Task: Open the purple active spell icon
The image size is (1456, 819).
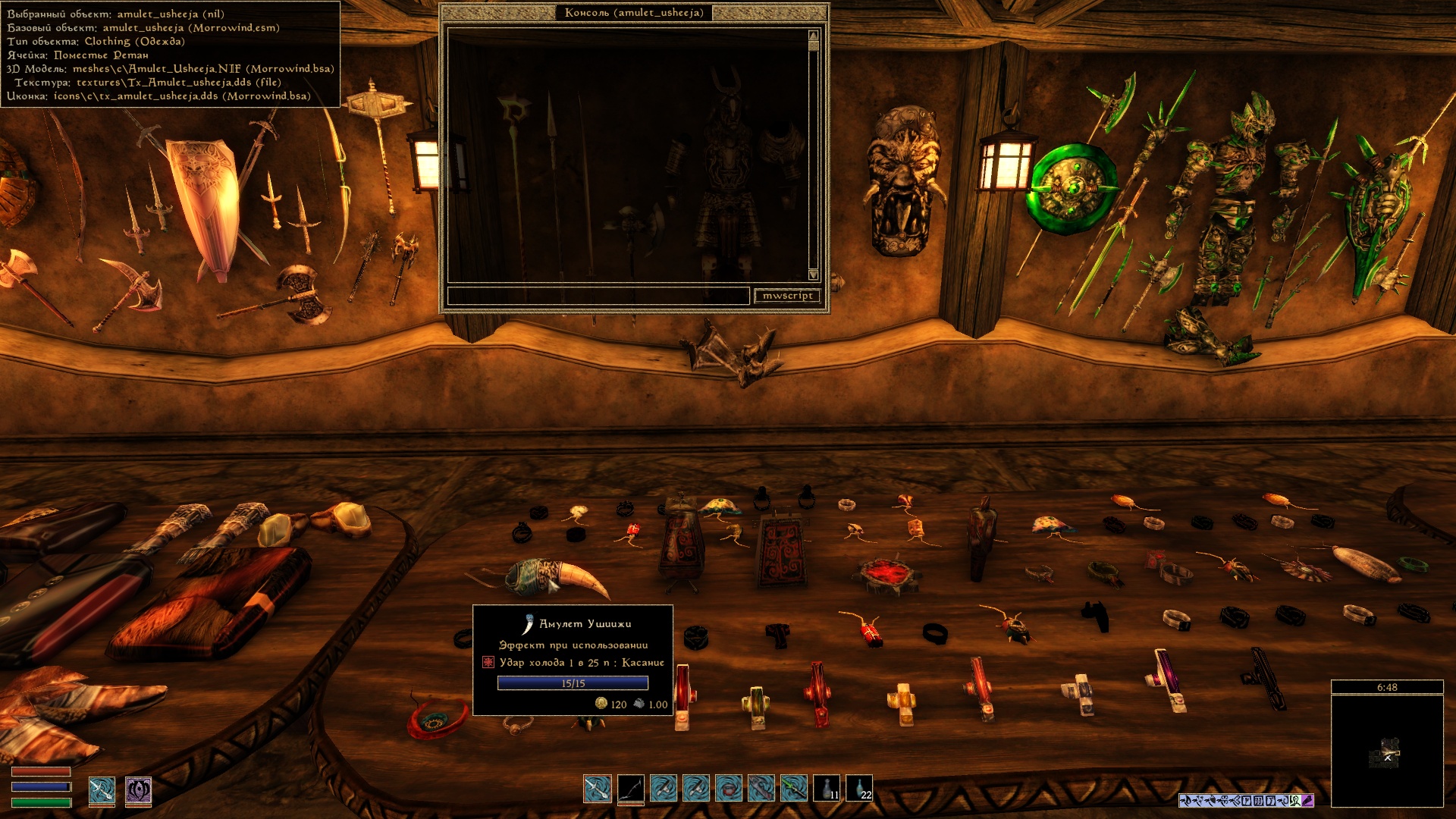Action: (x=138, y=790)
